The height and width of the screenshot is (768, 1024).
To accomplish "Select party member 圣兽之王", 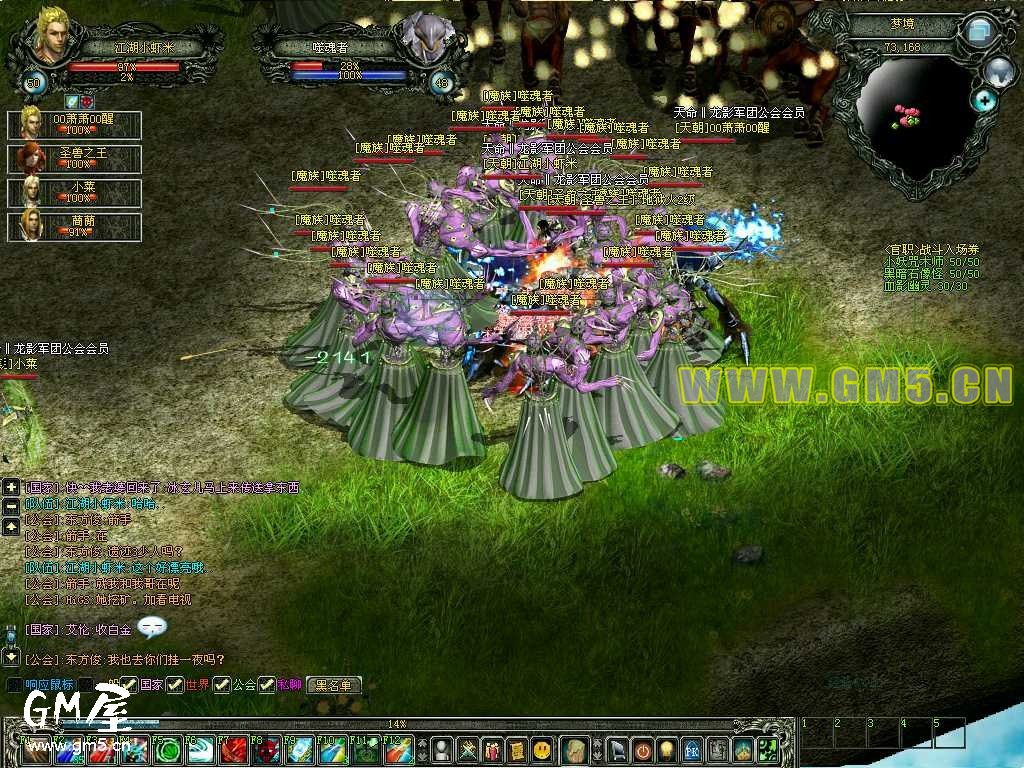I will 75,158.
